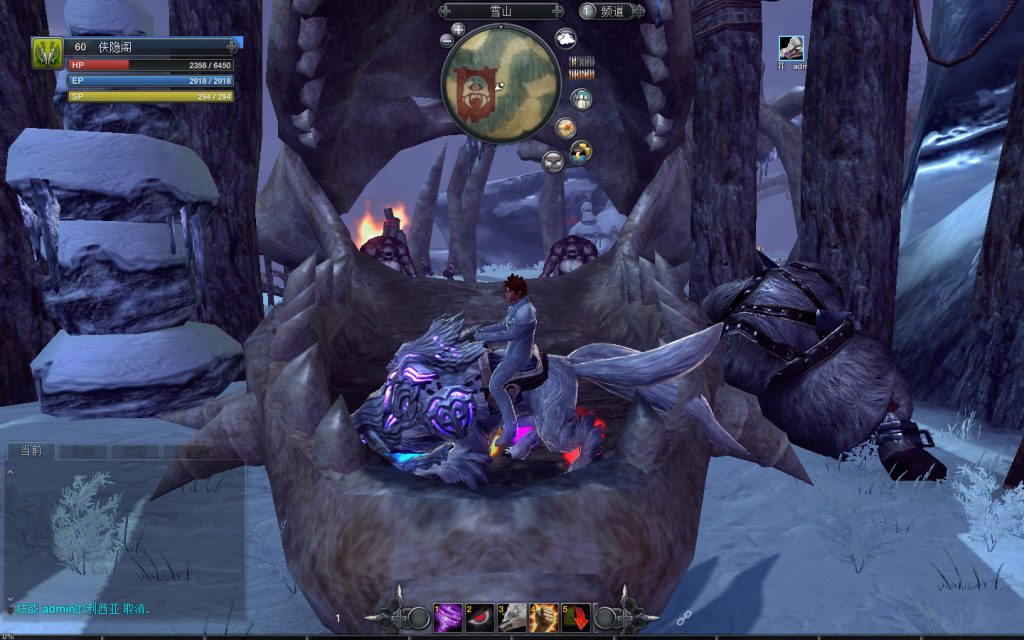This screenshot has height=640, width=1024.
Task: Open the character figure icon by minimap
Action: (581, 99)
